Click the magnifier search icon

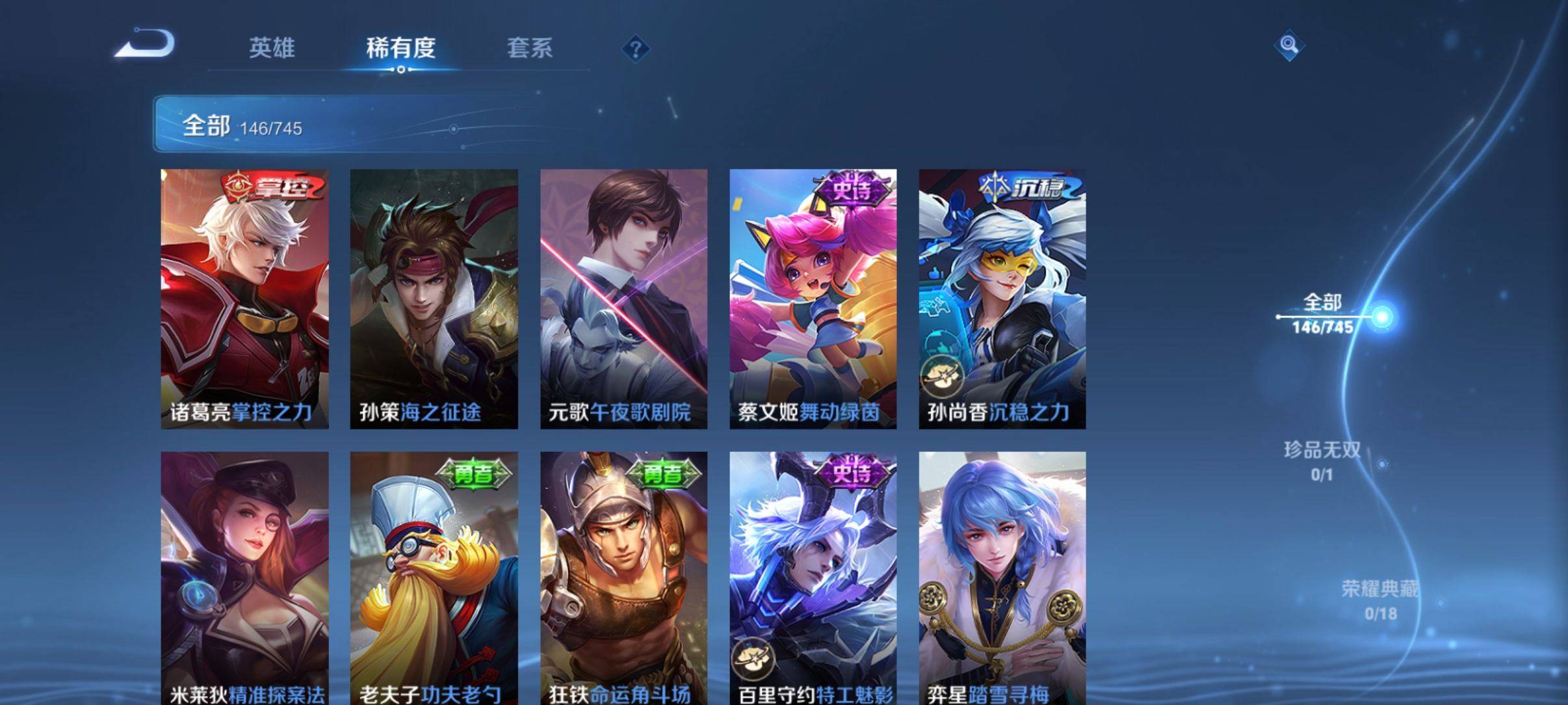point(1288,45)
